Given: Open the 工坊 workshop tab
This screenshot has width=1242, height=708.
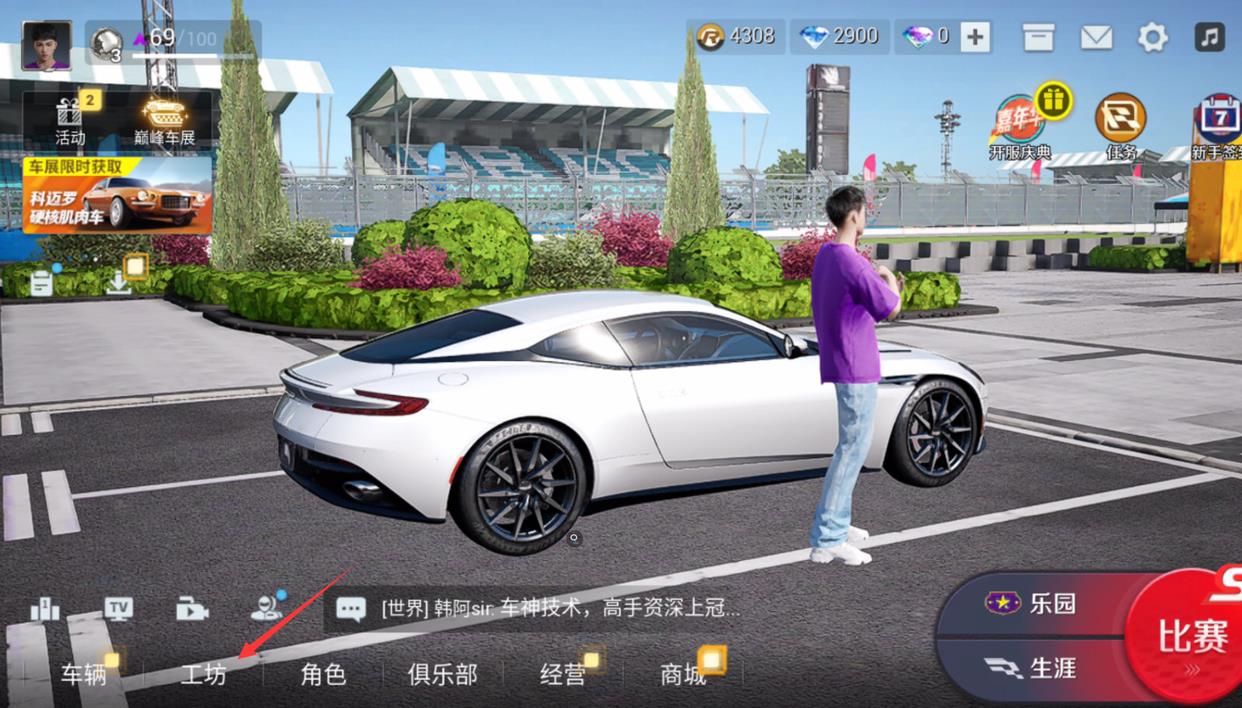Looking at the screenshot, I should [x=203, y=674].
